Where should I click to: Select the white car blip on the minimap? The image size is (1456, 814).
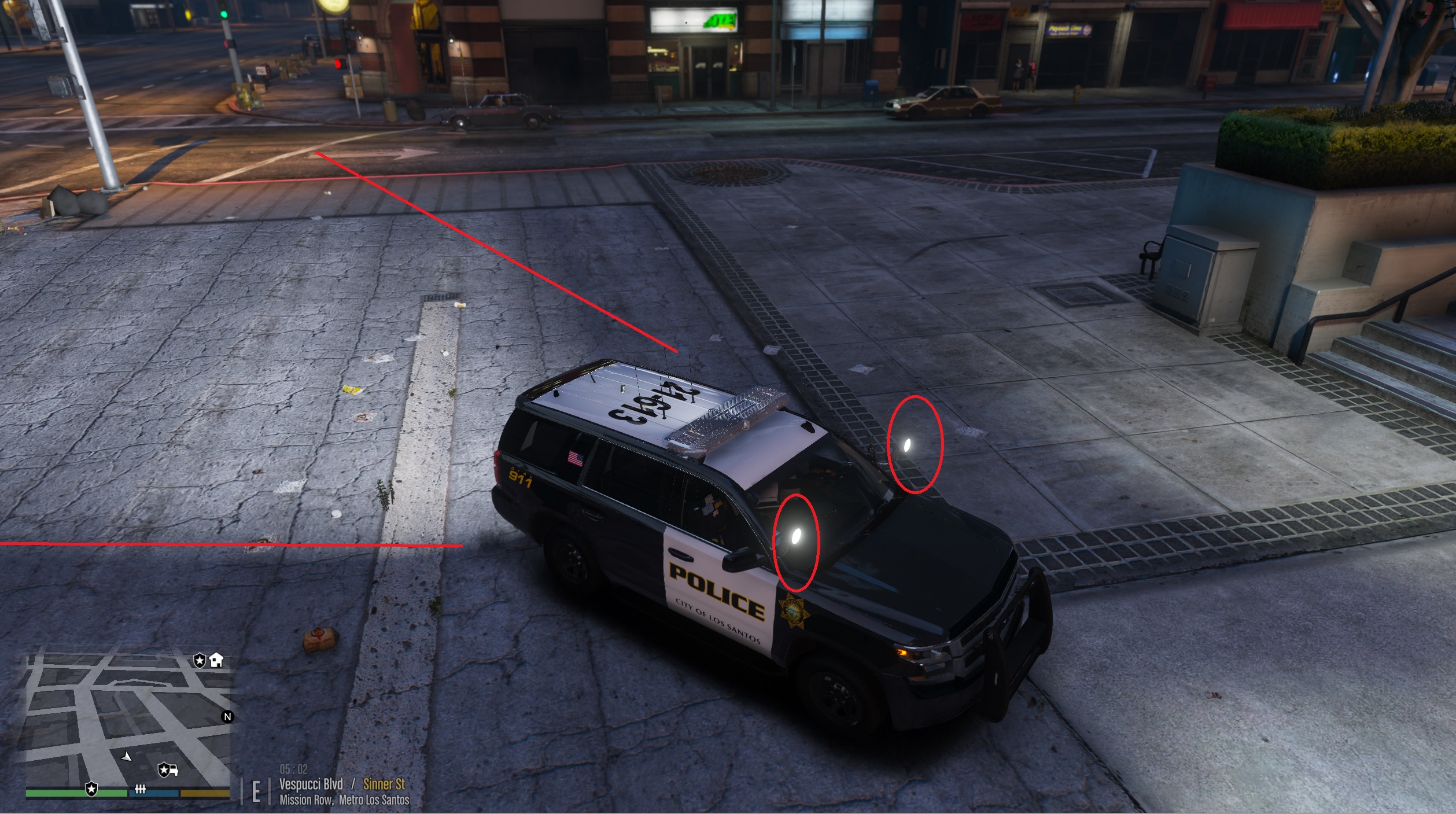[x=168, y=770]
